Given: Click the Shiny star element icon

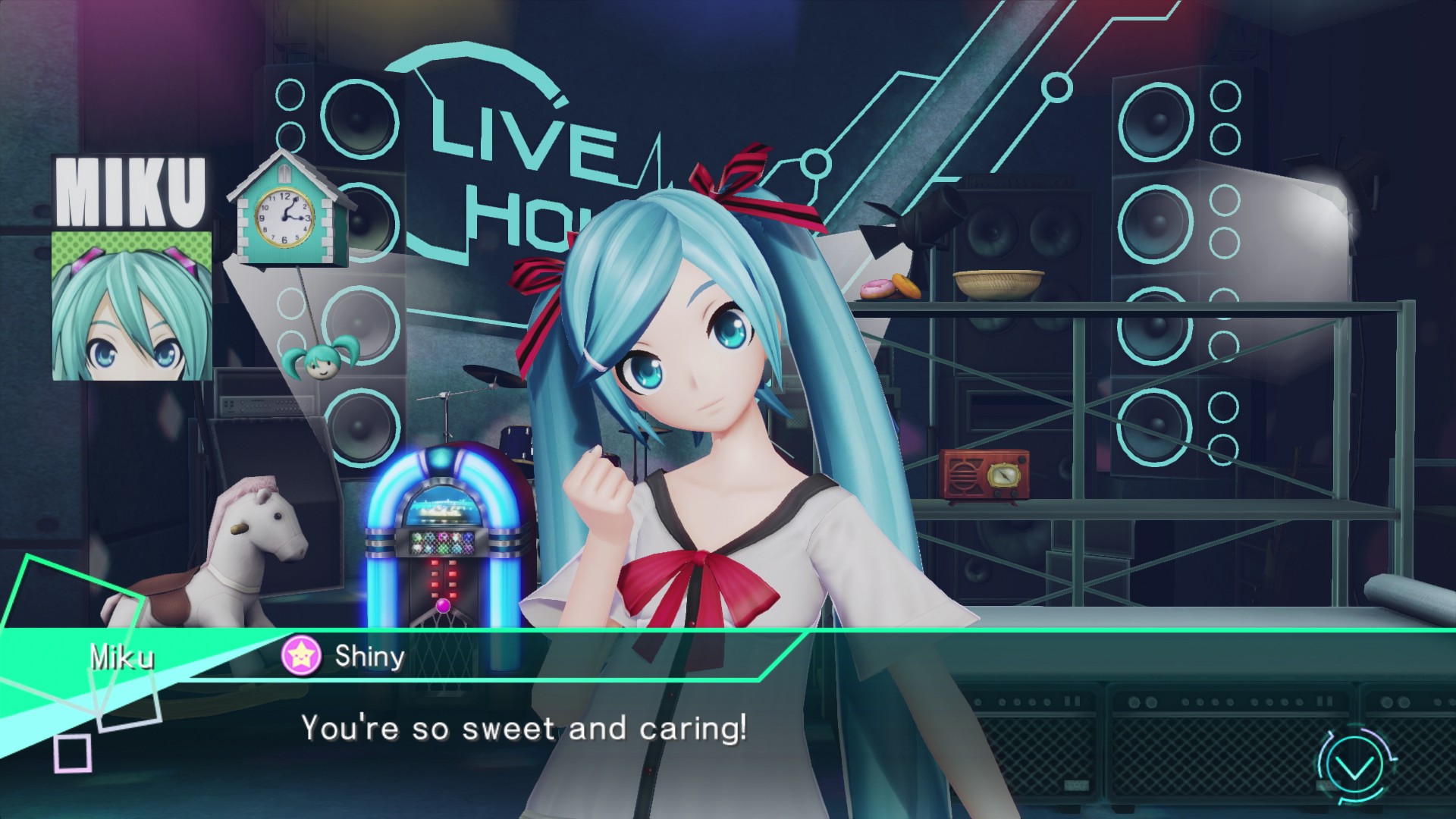Looking at the screenshot, I should [301, 656].
